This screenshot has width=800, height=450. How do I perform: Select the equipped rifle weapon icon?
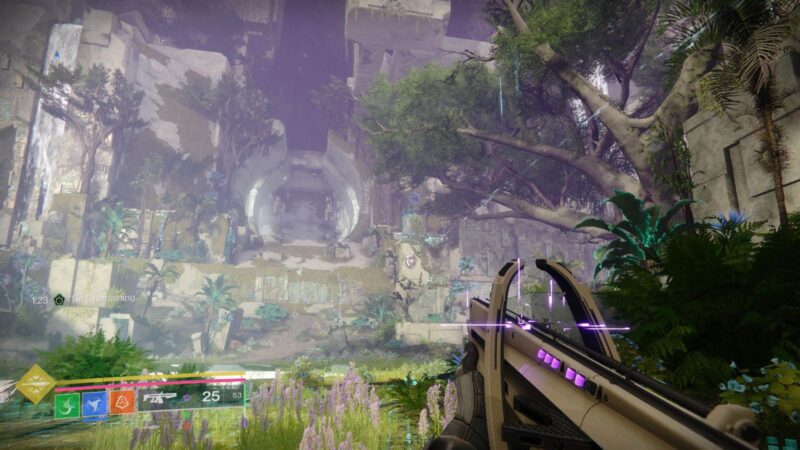162,398
